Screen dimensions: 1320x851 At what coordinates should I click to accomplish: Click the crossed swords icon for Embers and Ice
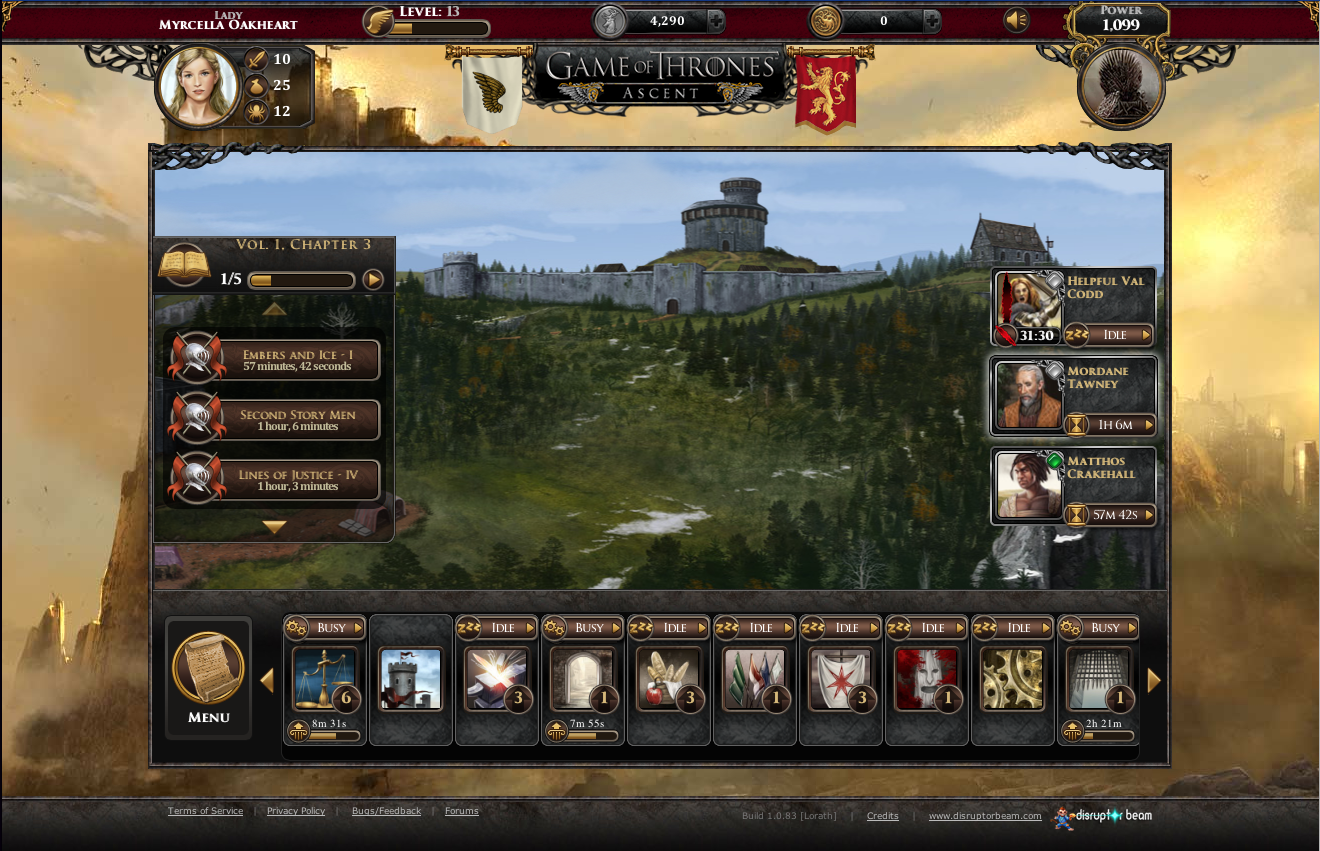(x=196, y=359)
